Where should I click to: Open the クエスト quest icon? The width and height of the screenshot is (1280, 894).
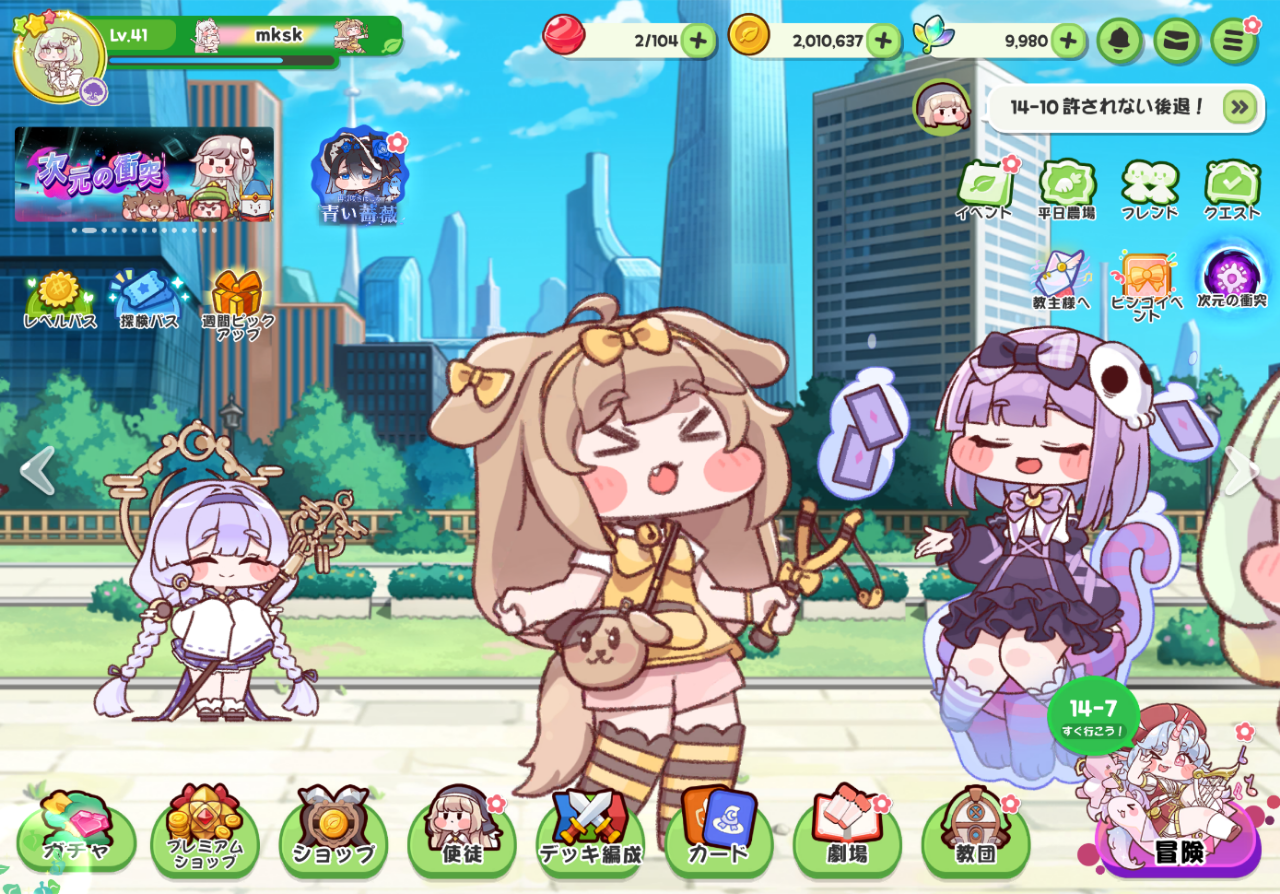click(x=1231, y=189)
